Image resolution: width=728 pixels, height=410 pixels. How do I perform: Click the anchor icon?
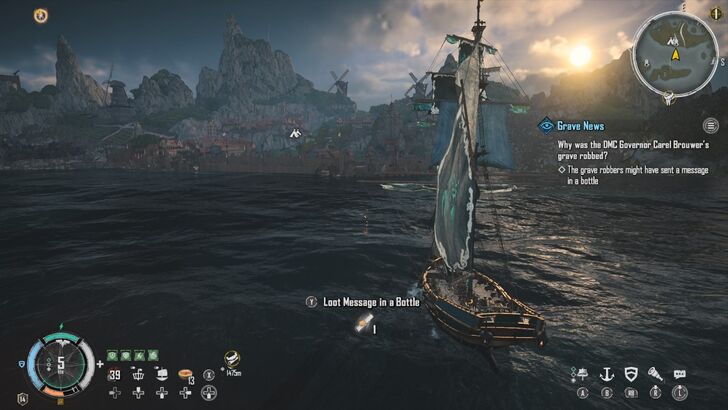point(605,374)
